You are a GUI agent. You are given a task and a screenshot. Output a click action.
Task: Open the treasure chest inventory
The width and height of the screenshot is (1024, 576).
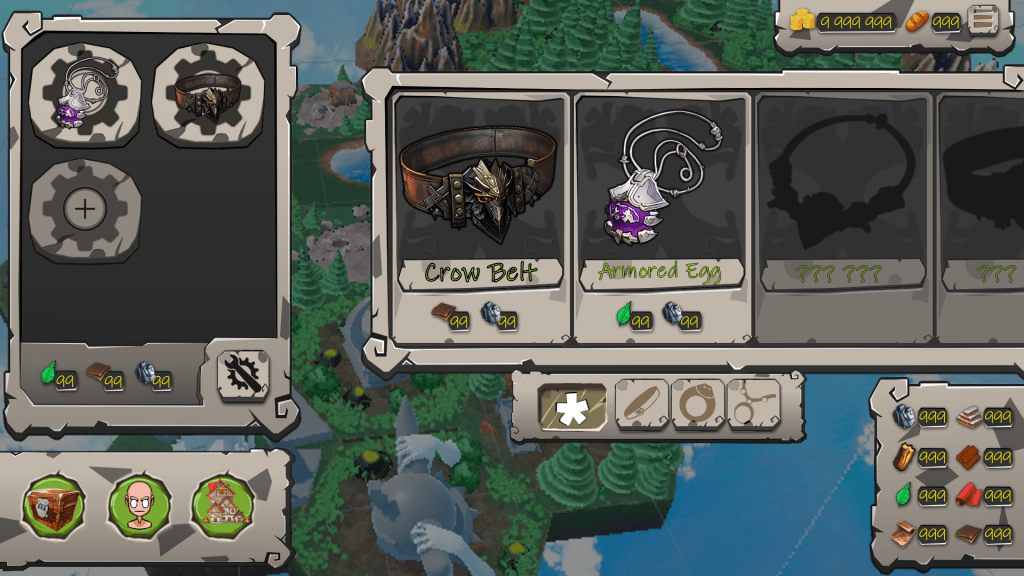tap(54, 505)
